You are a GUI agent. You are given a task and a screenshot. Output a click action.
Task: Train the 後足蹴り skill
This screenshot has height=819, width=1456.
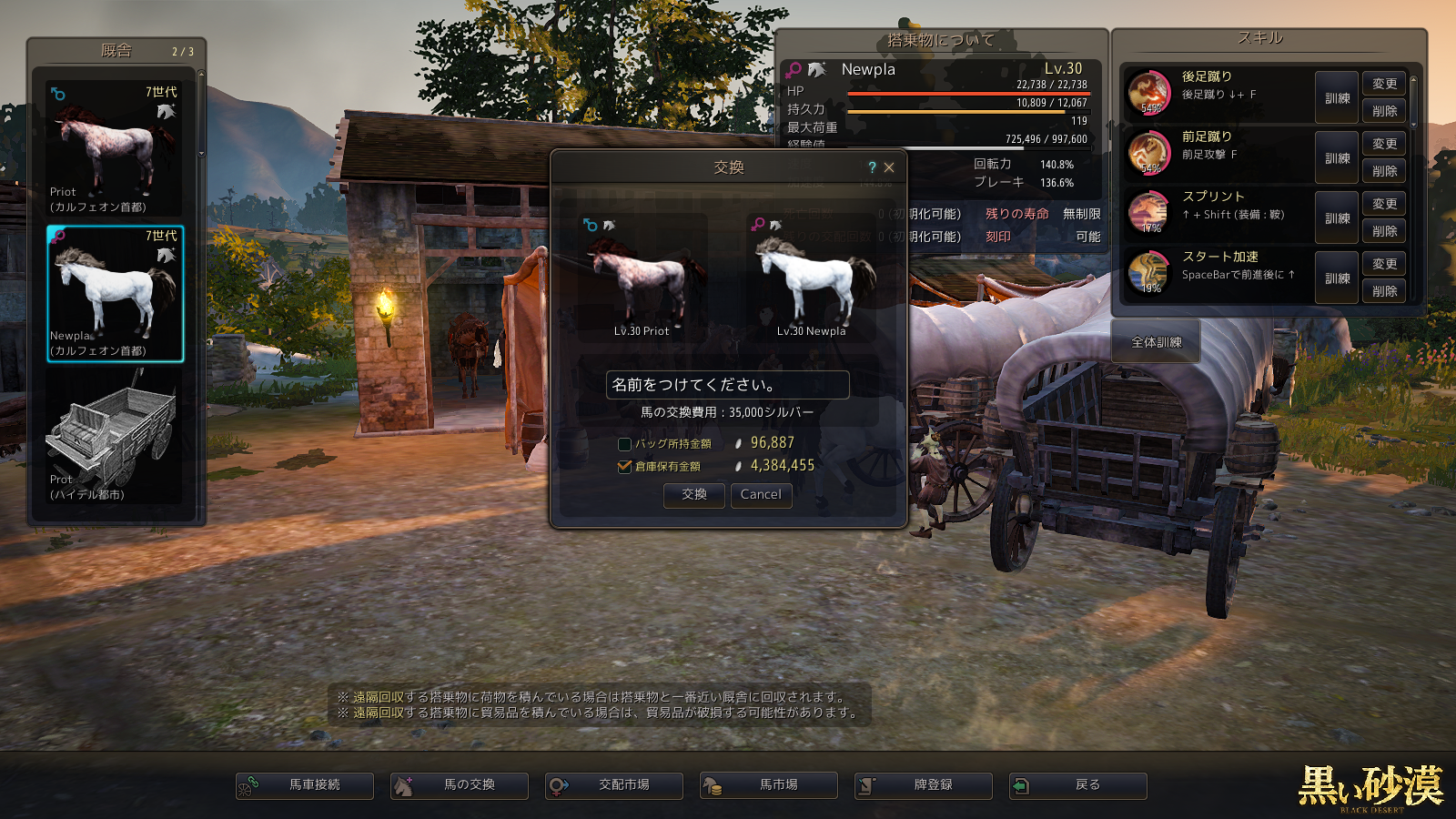point(1337,98)
